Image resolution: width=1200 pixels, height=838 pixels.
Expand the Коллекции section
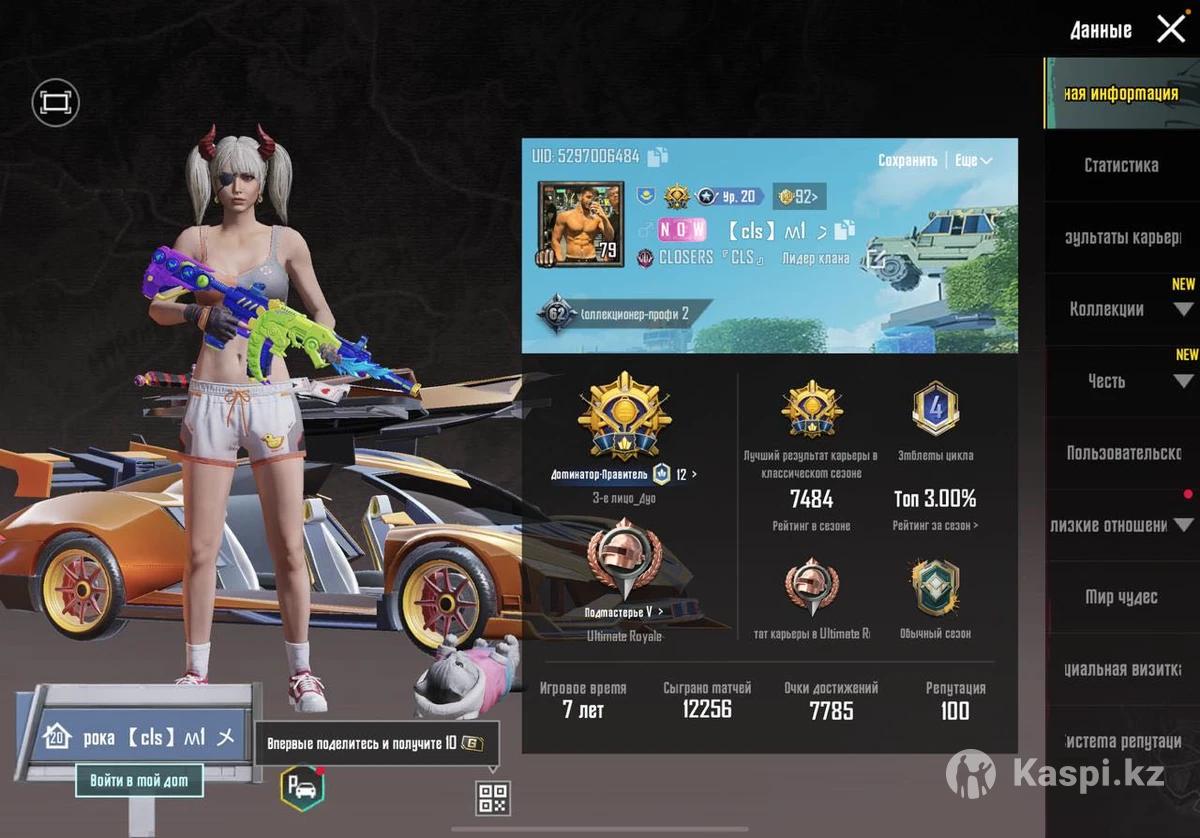click(1183, 309)
